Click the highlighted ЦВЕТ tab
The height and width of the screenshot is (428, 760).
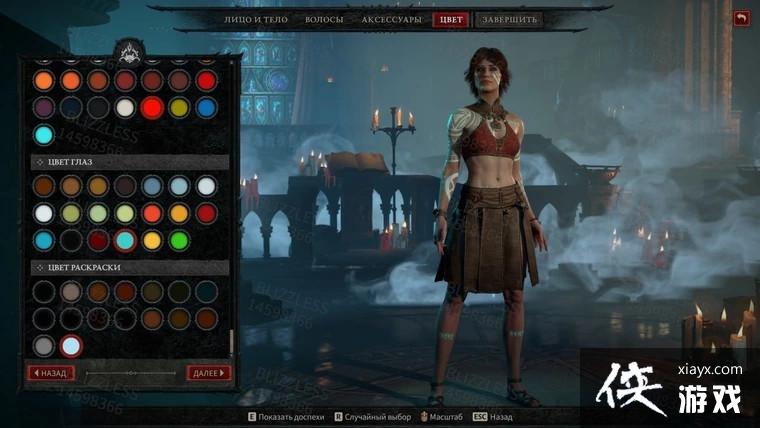[449, 19]
